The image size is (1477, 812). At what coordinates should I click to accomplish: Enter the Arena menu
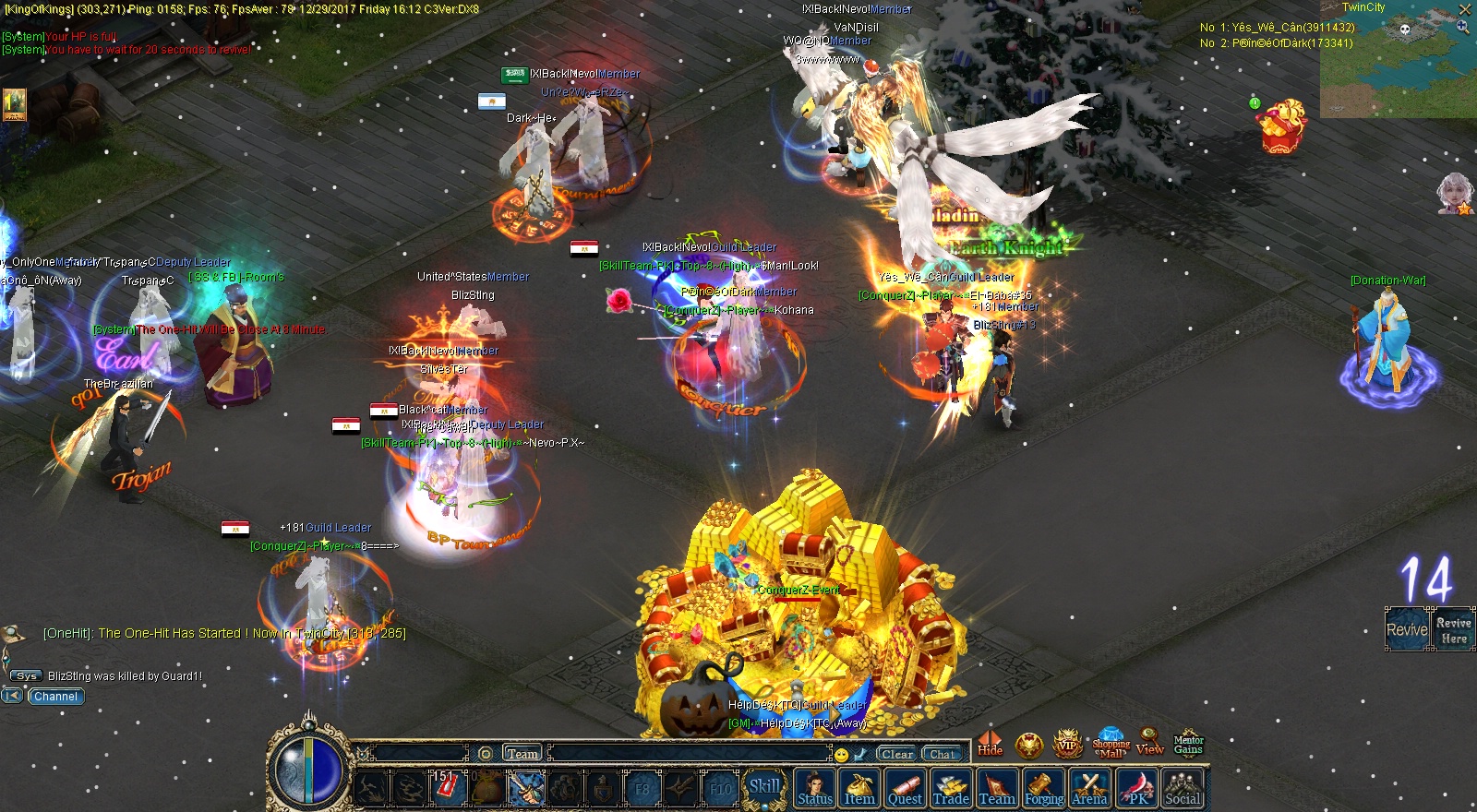point(1089,789)
